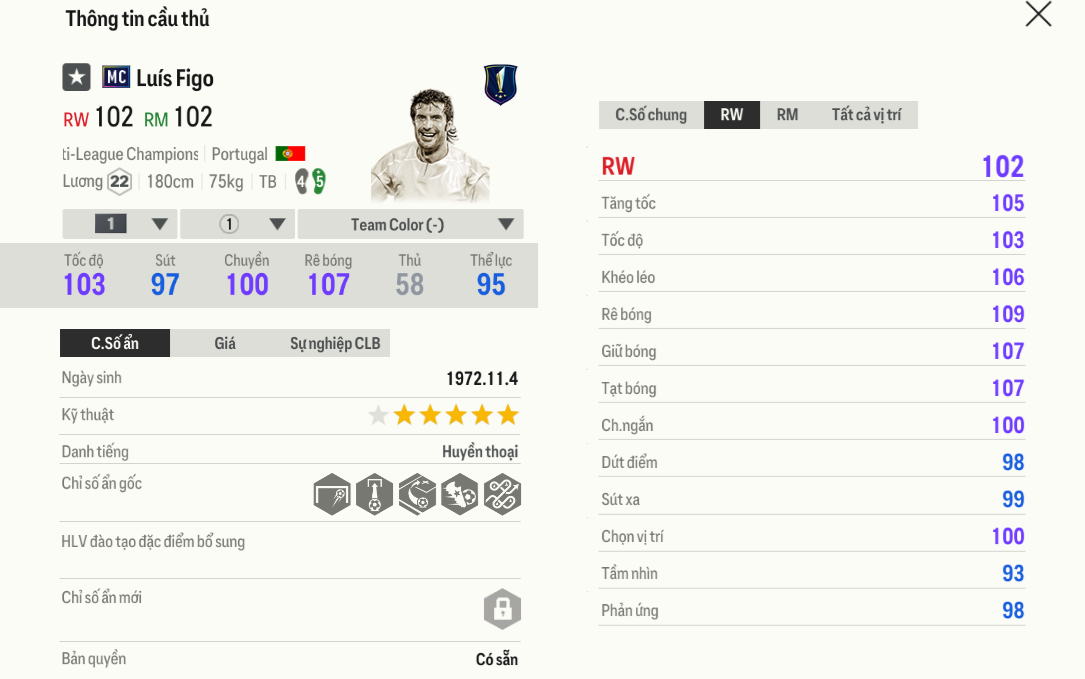The height and width of the screenshot is (679, 1085).
Task: Open the Tất cả vị trí tab
Action: [866, 115]
